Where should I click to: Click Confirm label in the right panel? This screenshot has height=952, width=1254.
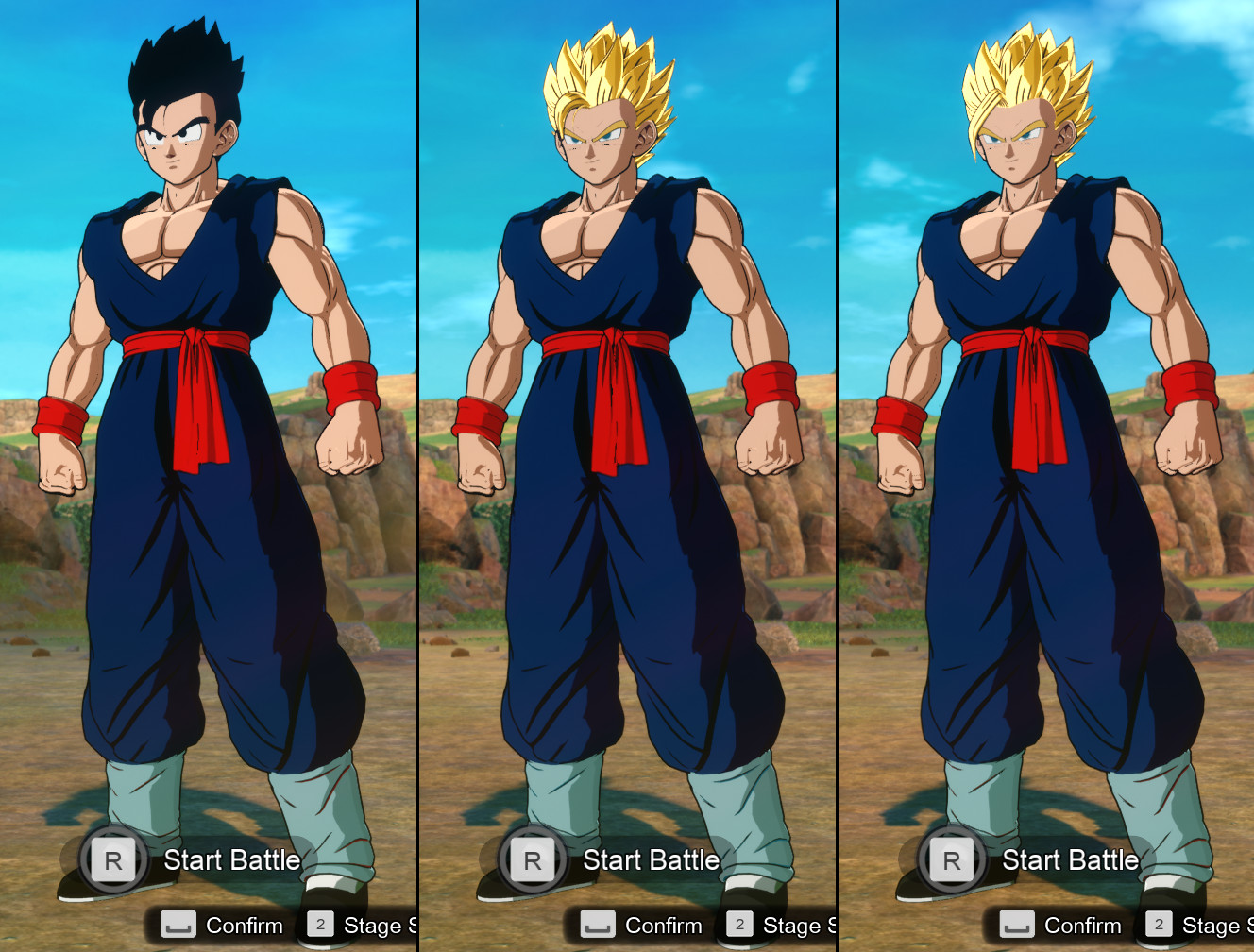tap(1084, 925)
